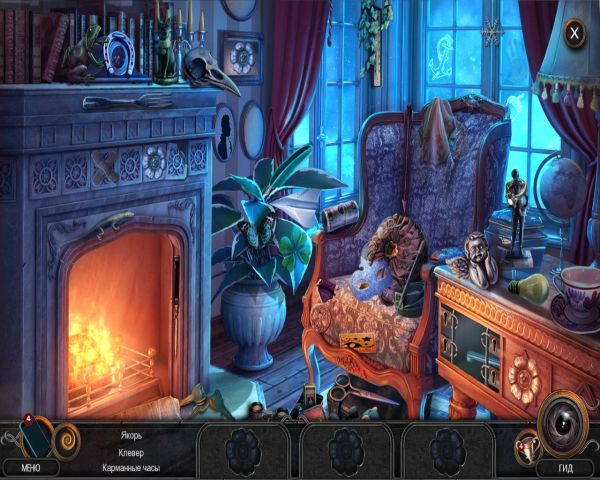Select Якорь in the item list
600x480 pixels.
130,435
